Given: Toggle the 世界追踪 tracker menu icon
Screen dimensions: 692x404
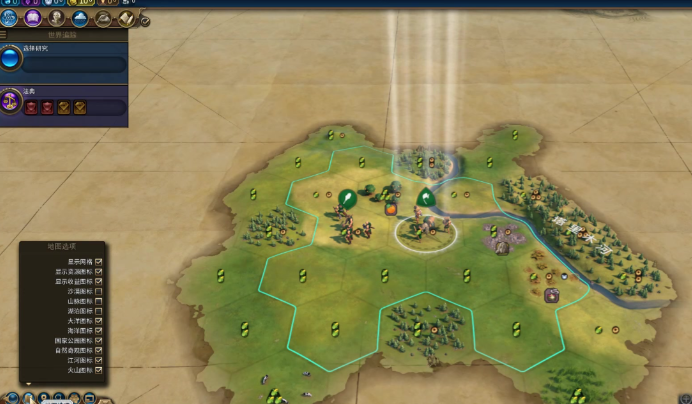Looking at the screenshot, I should tap(4, 35).
